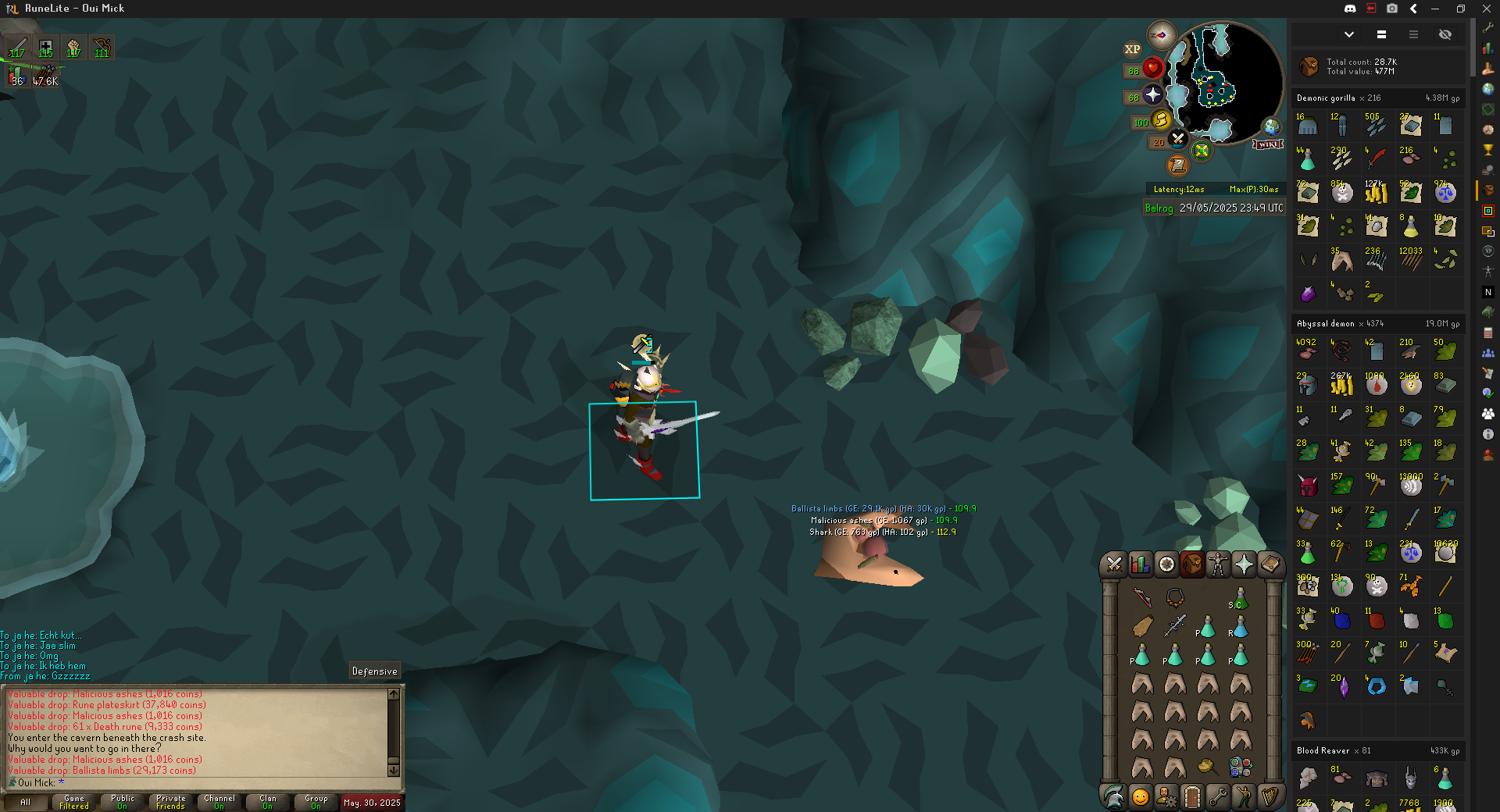Show the Prayer tab

1244,564
